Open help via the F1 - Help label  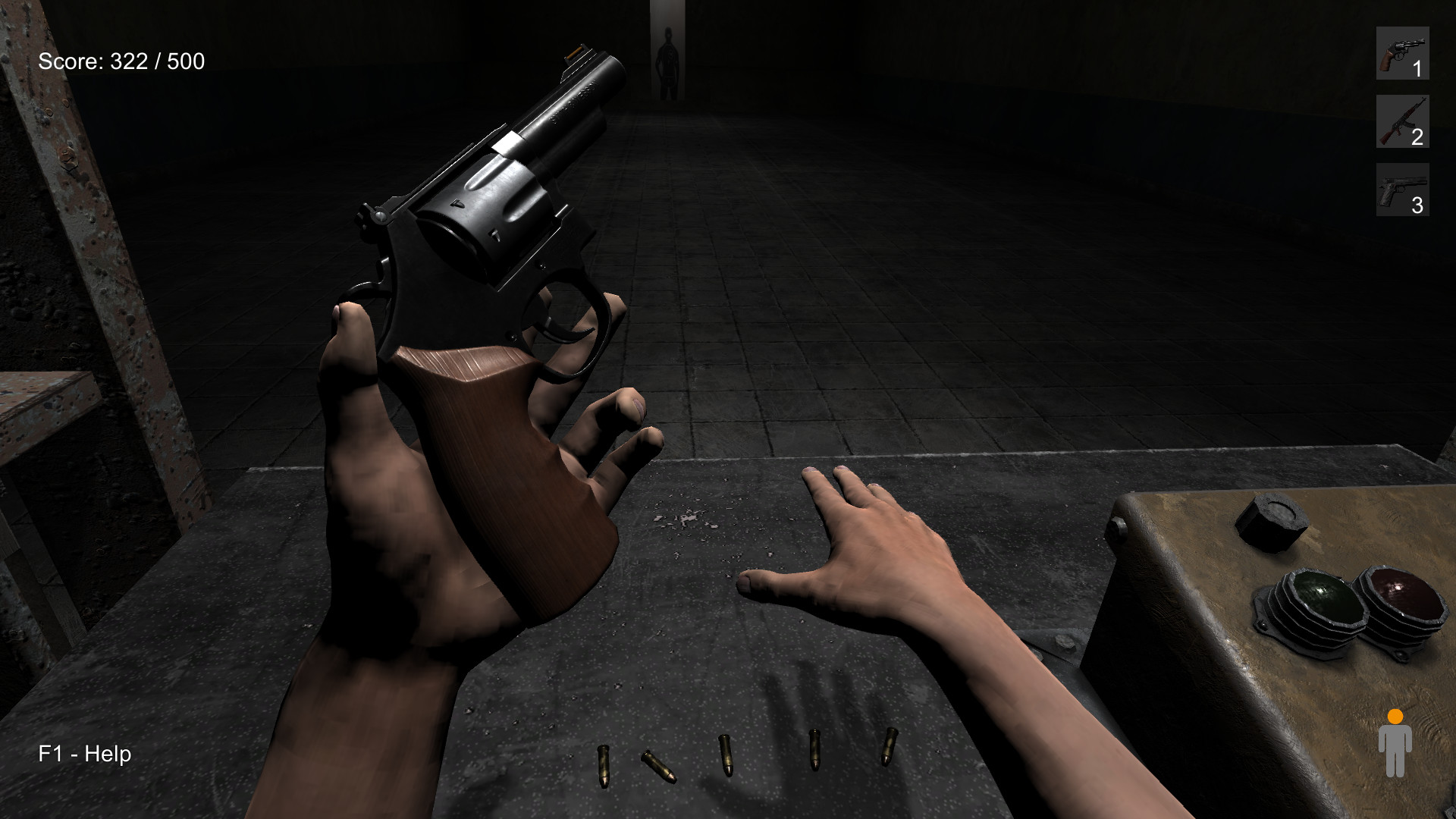85,755
